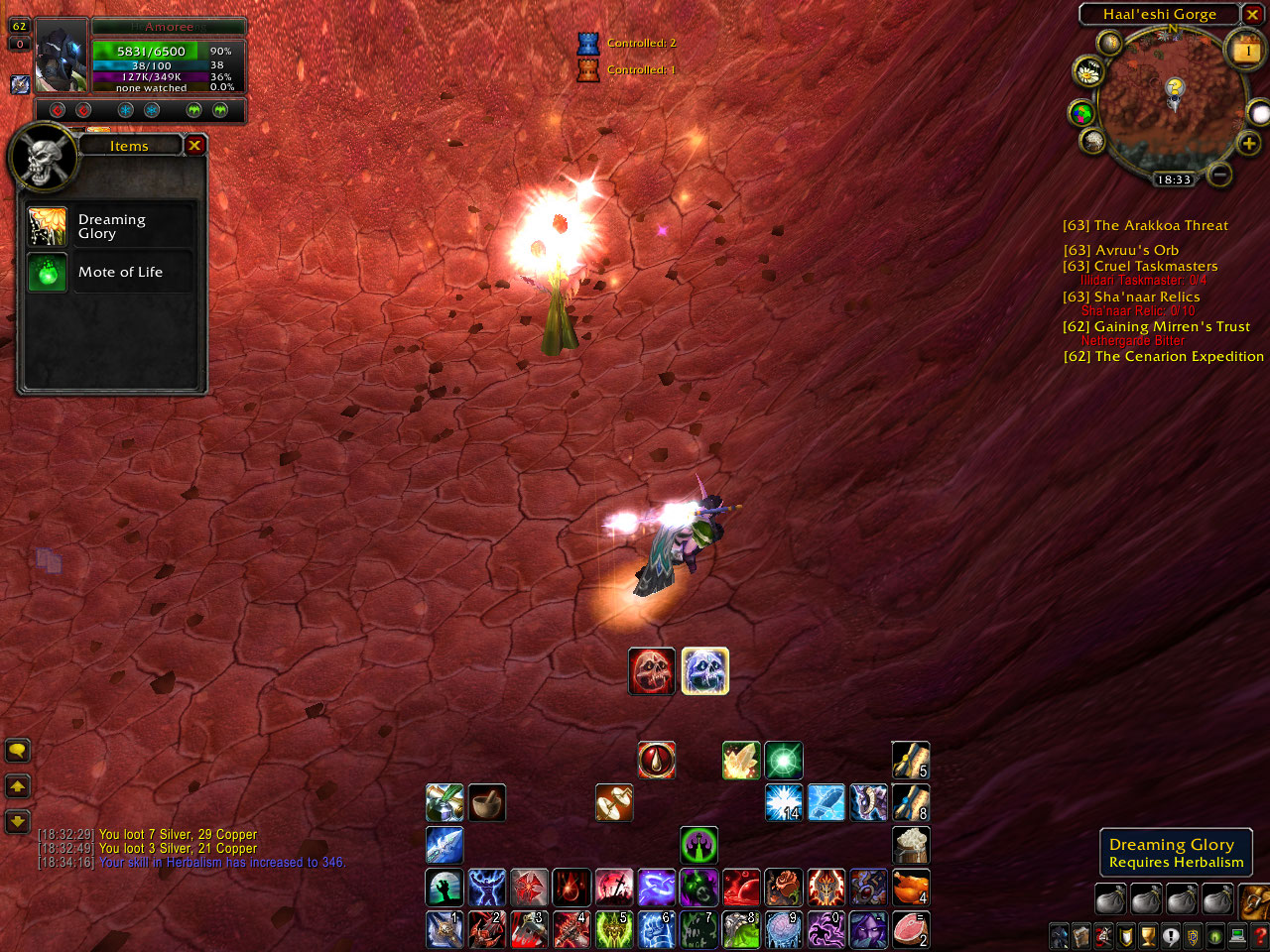Image resolution: width=1270 pixels, height=952 pixels.
Task: Loot the Mote of Life
Action: click(x=47, y=273)
